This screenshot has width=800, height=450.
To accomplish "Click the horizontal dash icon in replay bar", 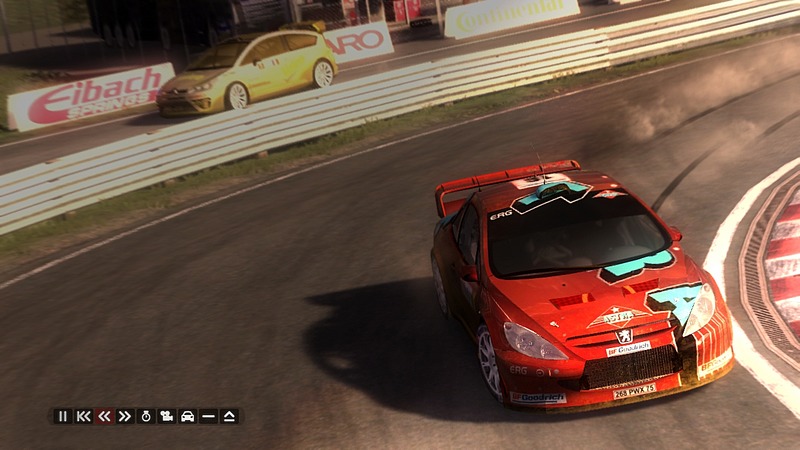I will (x=208, y=416).
